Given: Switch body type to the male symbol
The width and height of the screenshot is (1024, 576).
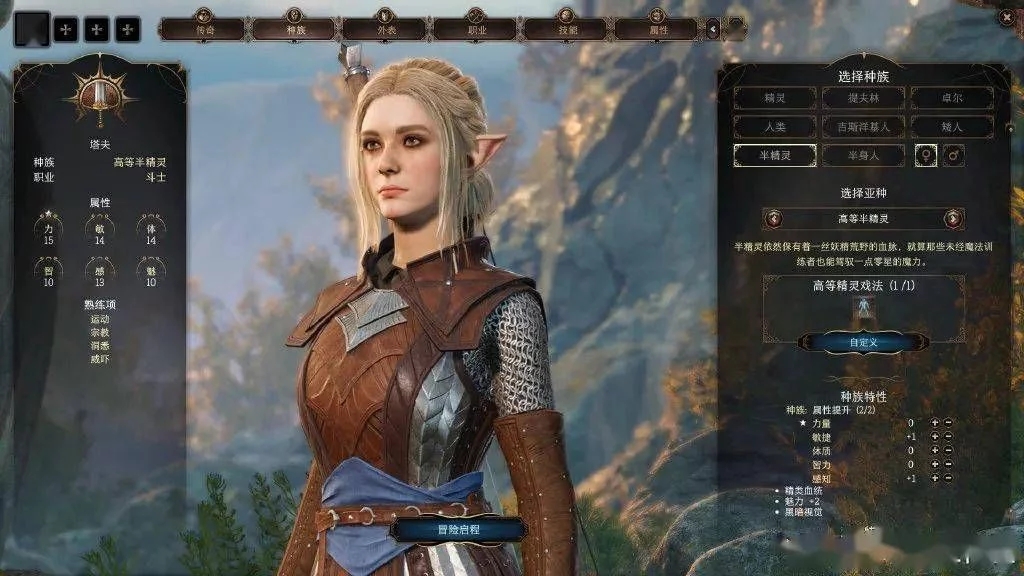Looking at the screenshot, I should pyautogui.click(x=955, y=156).
